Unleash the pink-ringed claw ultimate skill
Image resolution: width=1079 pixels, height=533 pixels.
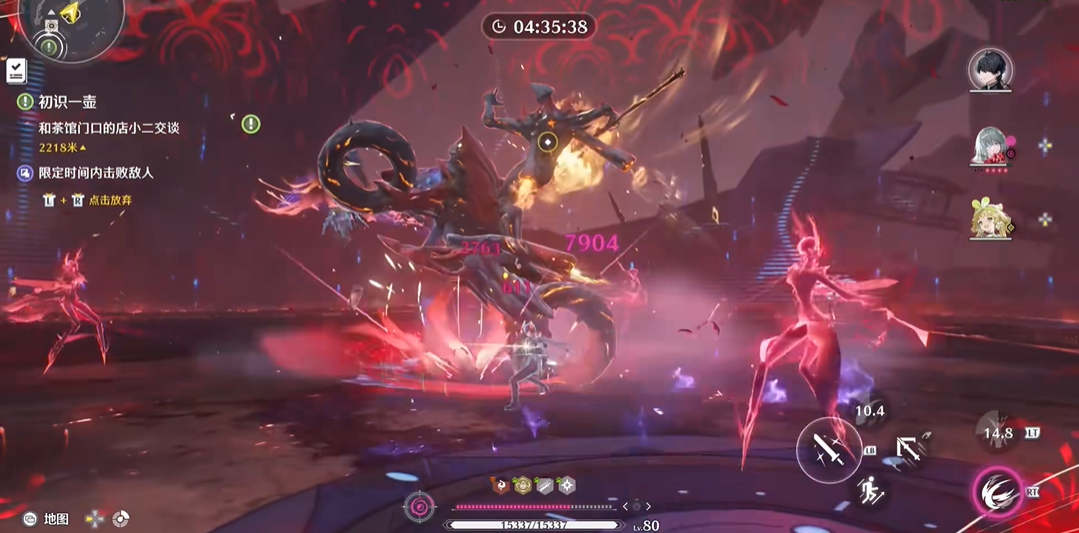tap(997, 492)
